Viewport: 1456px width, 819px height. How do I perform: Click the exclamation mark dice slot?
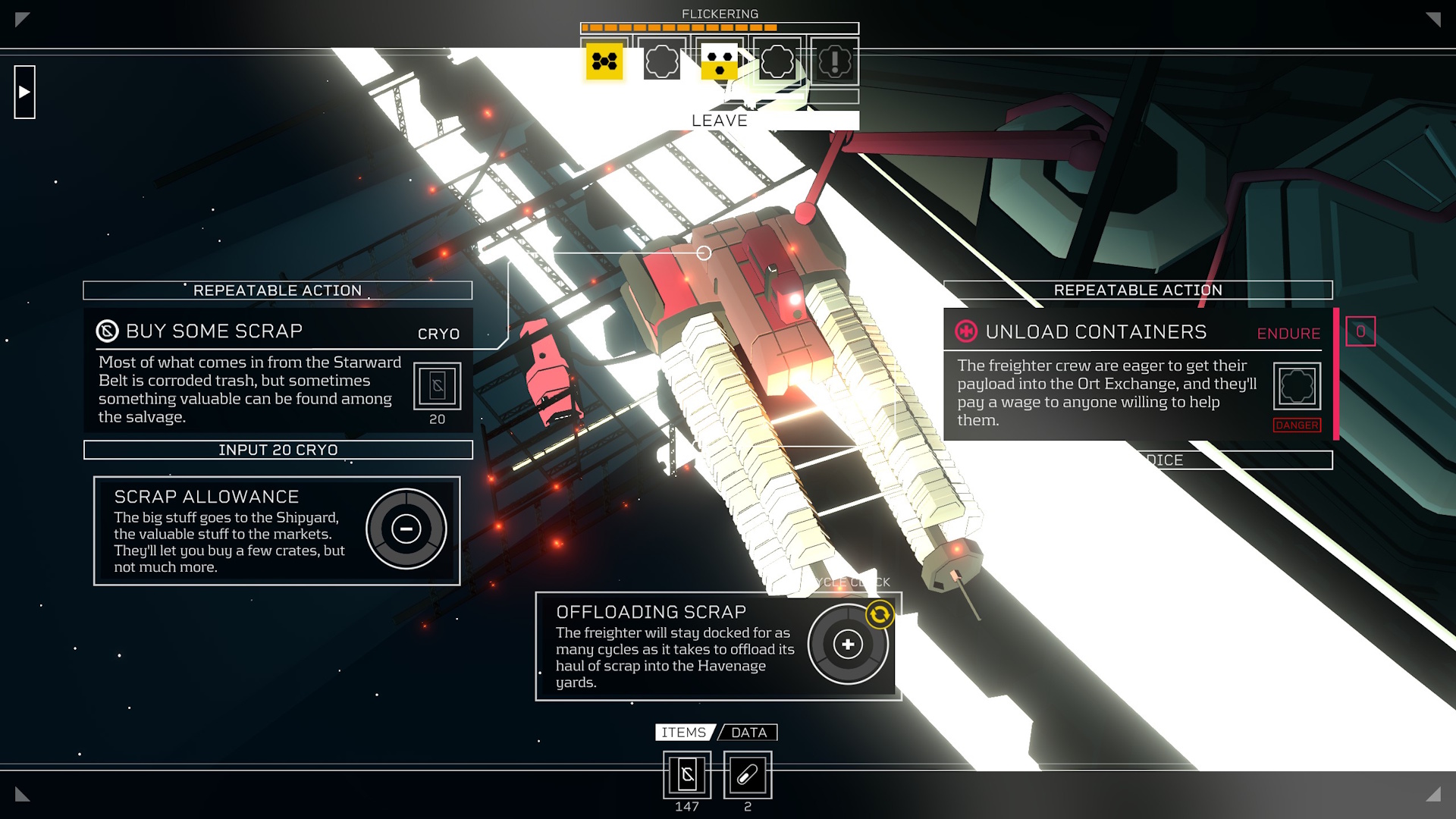click(835, 61)
